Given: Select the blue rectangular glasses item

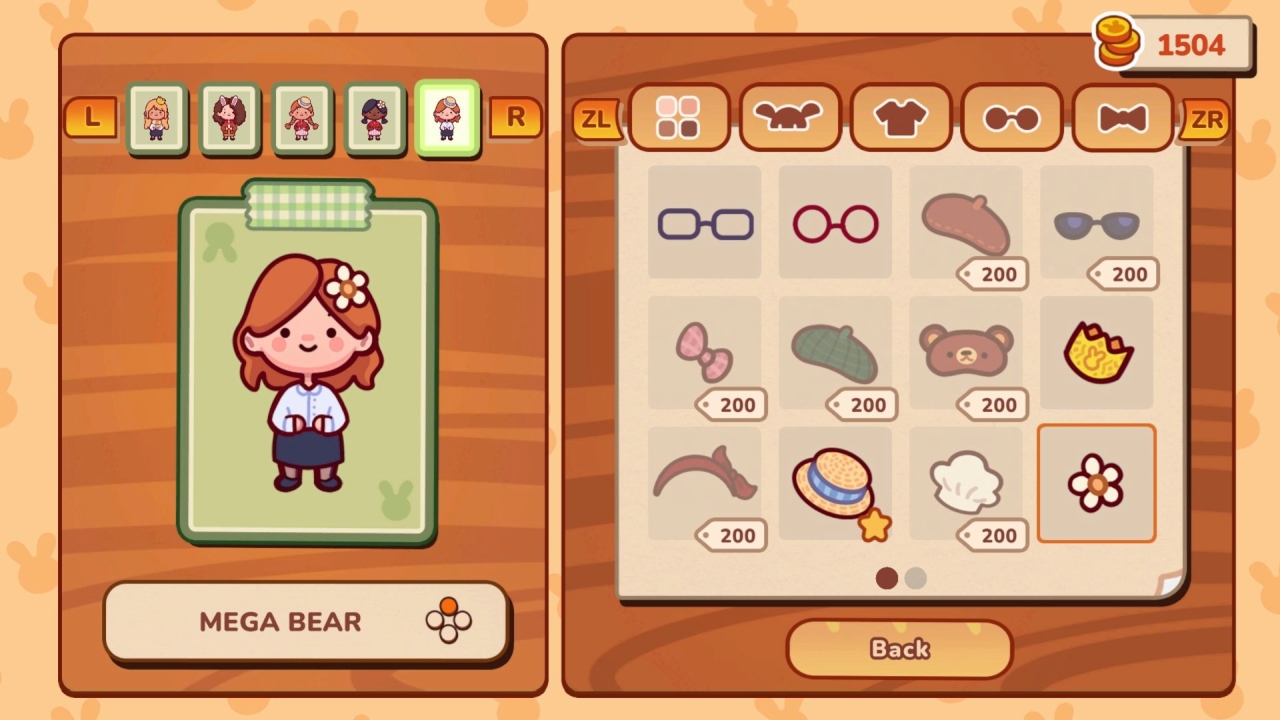Looking at the screenshot, I should 704,222.
